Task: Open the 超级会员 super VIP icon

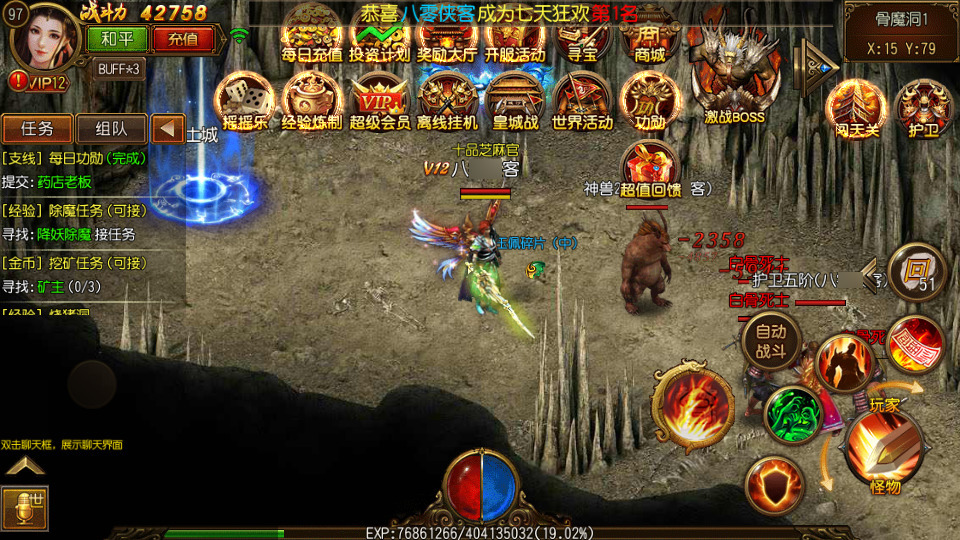Action: (379, 101)
